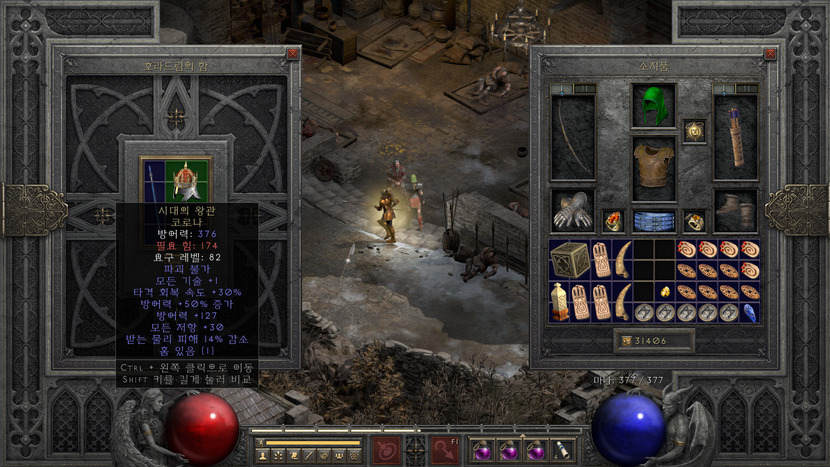Pick the small gold skull item

[x=663, y=291]
